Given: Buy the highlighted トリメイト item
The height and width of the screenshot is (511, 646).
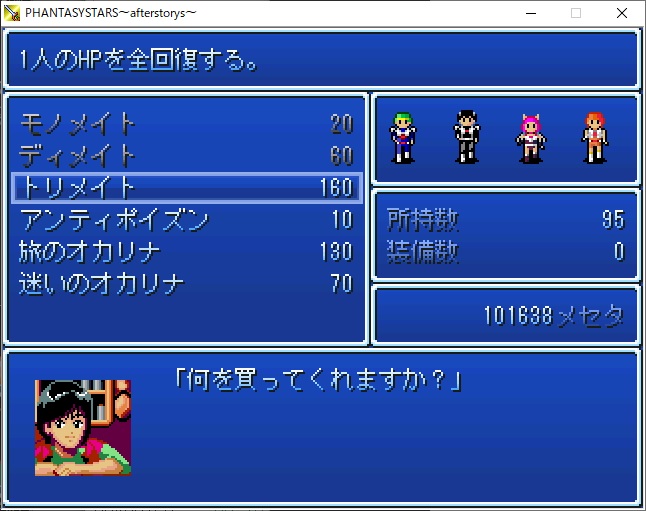Looking at the screenshot, I should 185,187.
